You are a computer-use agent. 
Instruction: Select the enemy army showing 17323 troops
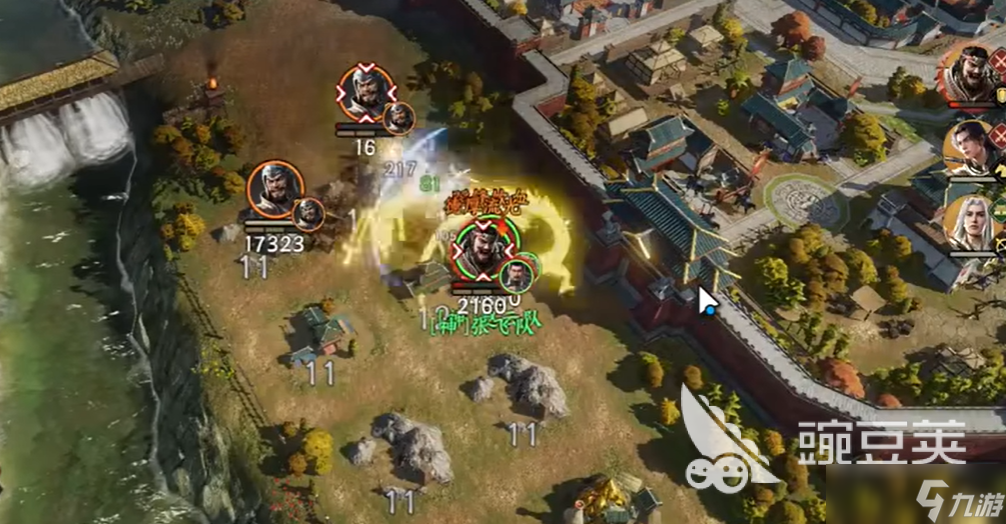point(275,190)
